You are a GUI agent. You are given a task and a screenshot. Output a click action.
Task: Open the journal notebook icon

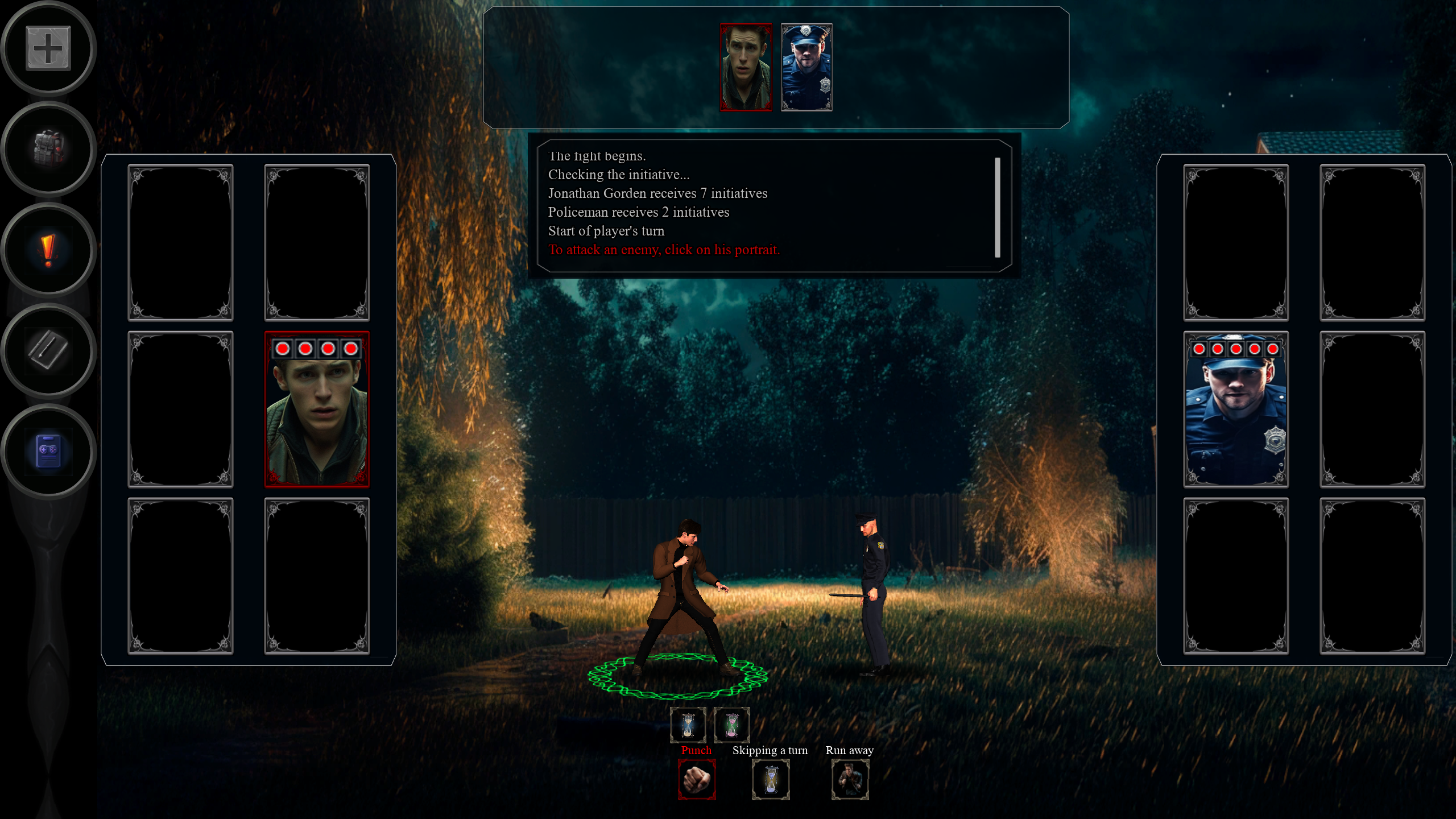pos(48,350)
